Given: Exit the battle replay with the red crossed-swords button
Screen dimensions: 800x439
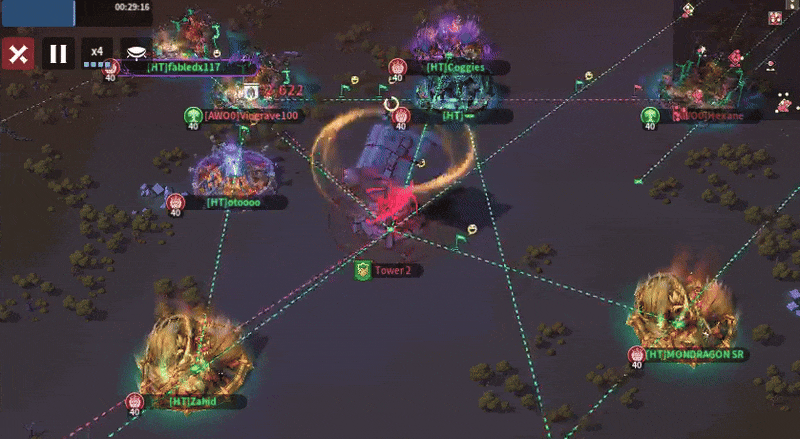Looking at the screenshot, I should pos(17,54).
